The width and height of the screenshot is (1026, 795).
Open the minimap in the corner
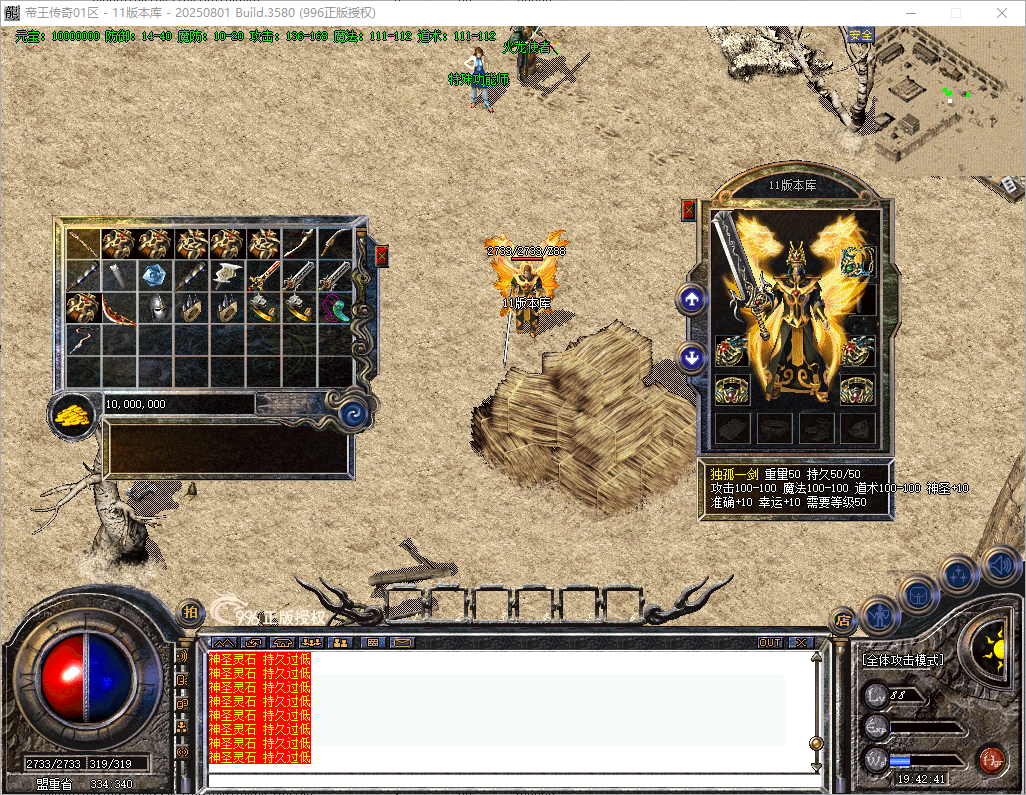pyautogui.click(x=950, y=95)
